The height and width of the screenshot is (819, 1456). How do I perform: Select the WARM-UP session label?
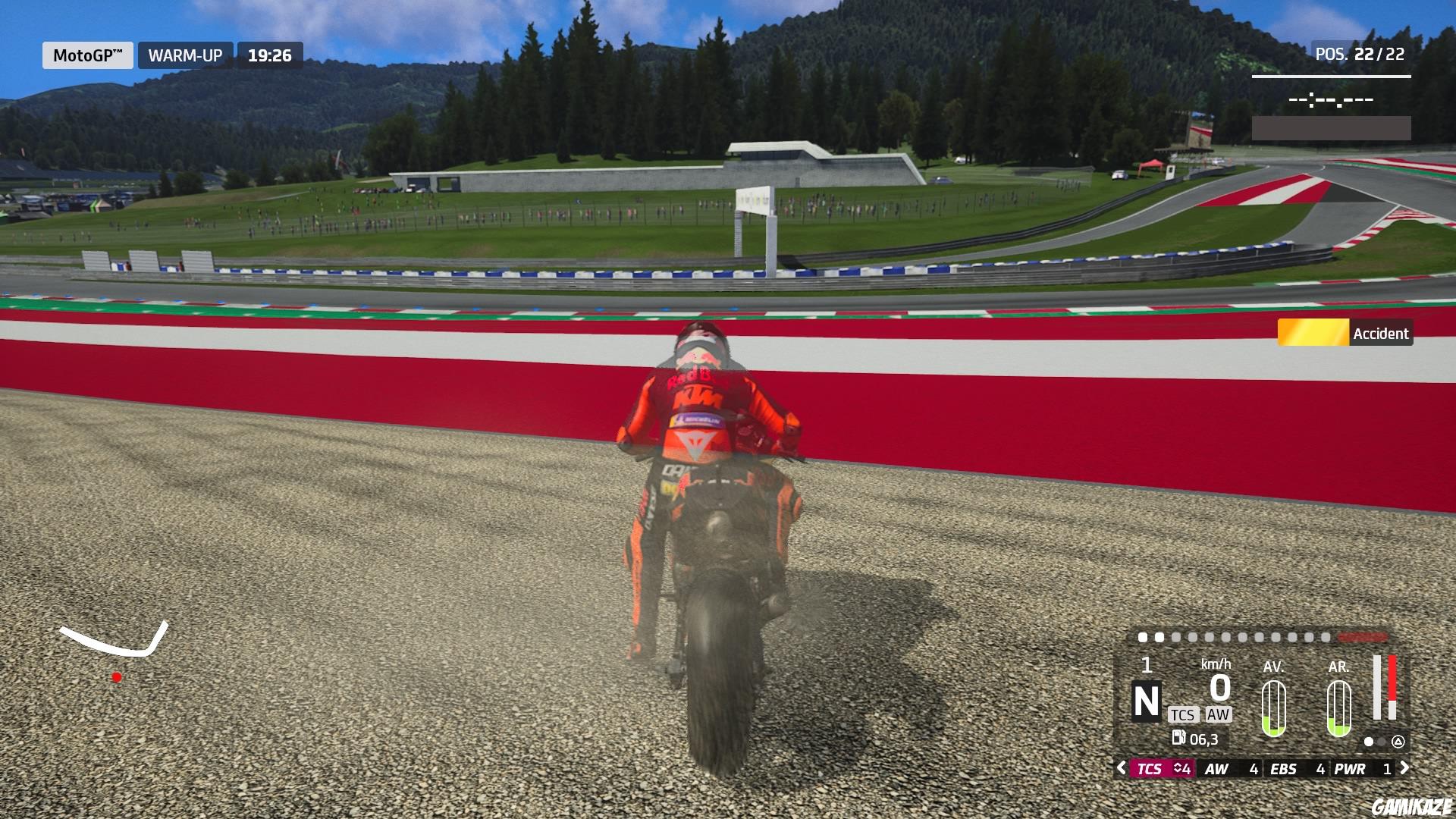point(184,55)
